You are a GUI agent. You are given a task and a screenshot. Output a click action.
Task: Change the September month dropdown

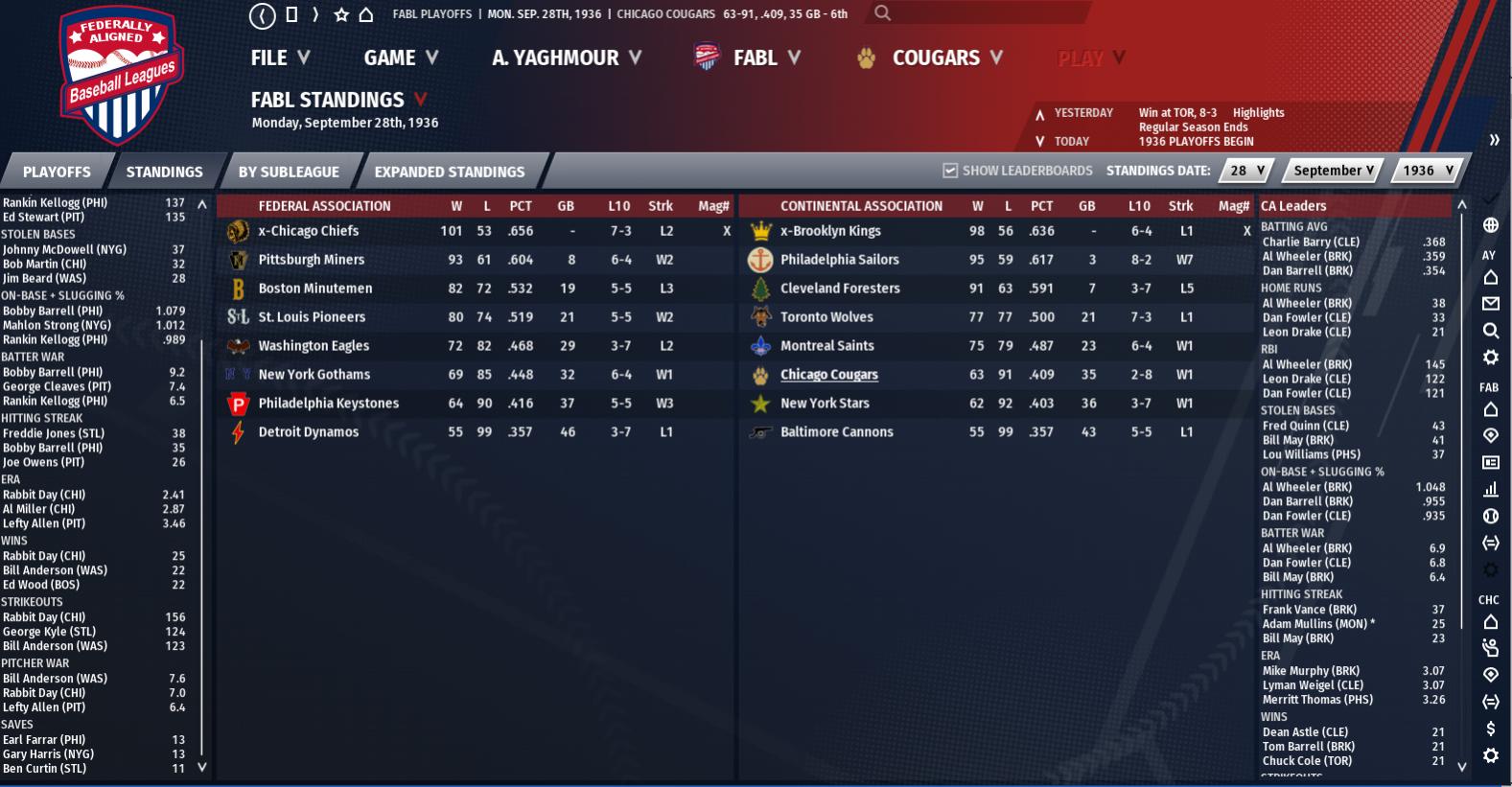point(1333,171)
